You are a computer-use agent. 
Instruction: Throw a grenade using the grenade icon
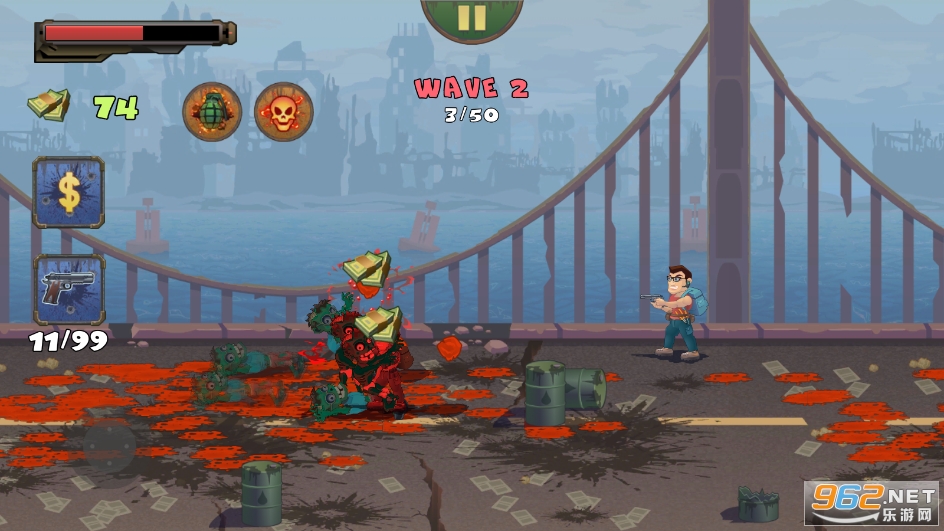pyautogui.click(x=212, y=111)
